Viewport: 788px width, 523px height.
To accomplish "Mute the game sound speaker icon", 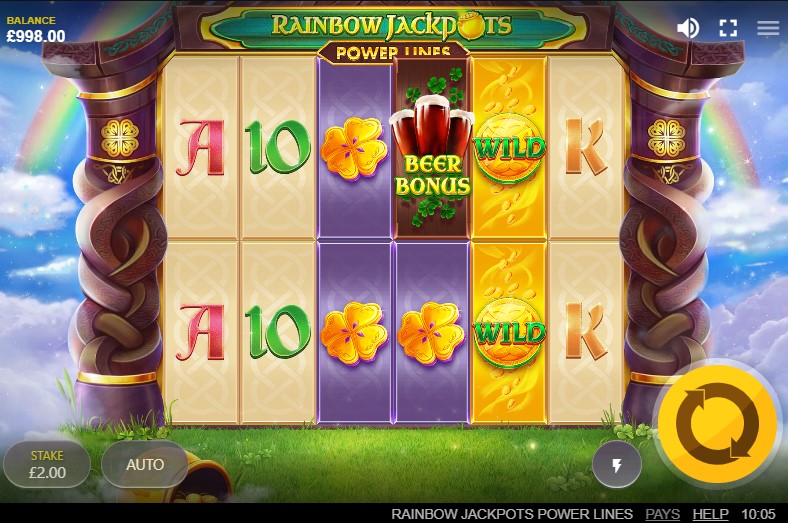I will [688, 28].
